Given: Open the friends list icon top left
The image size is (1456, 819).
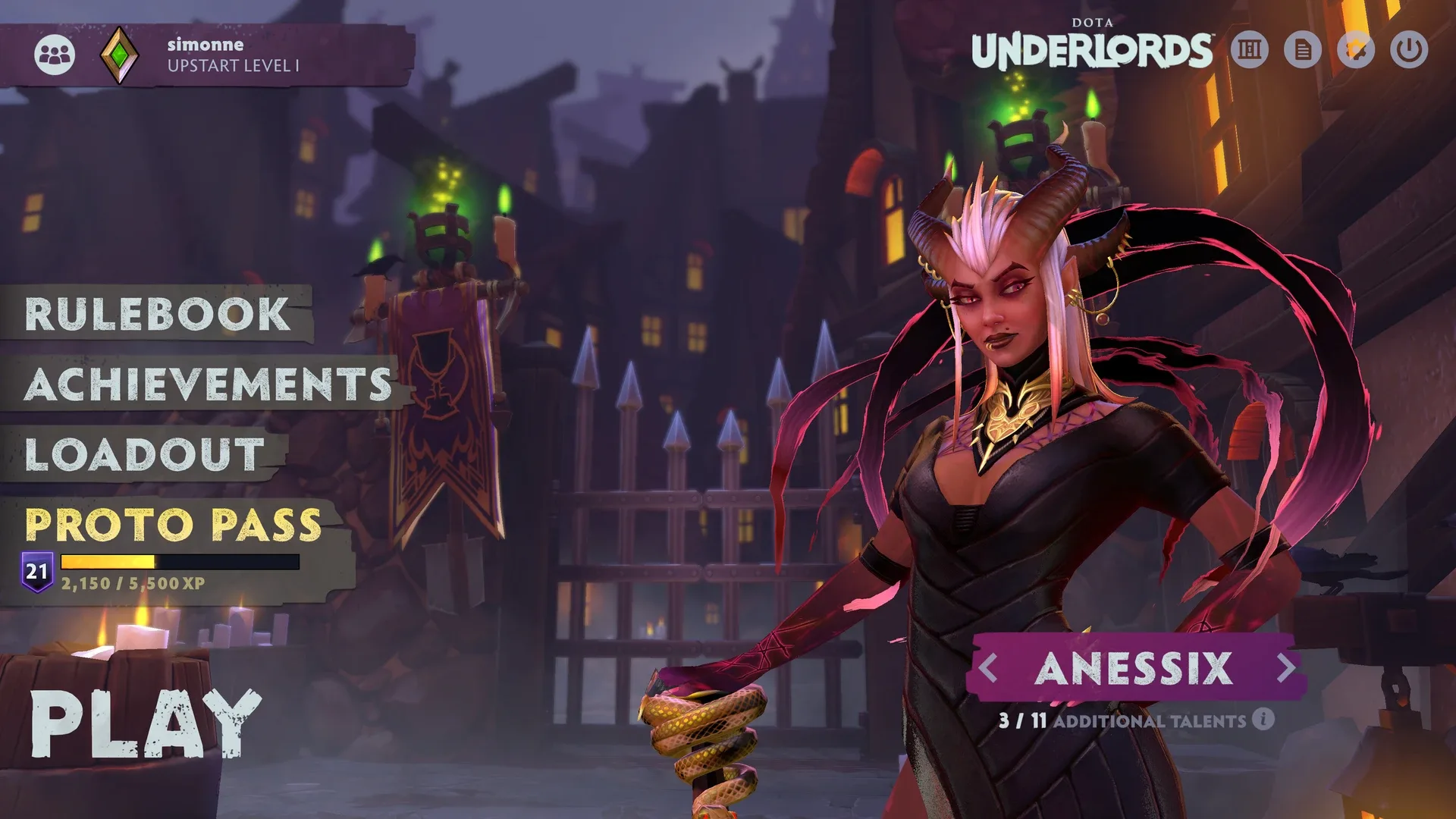Looking at the screenshot, I should [55, 53].
